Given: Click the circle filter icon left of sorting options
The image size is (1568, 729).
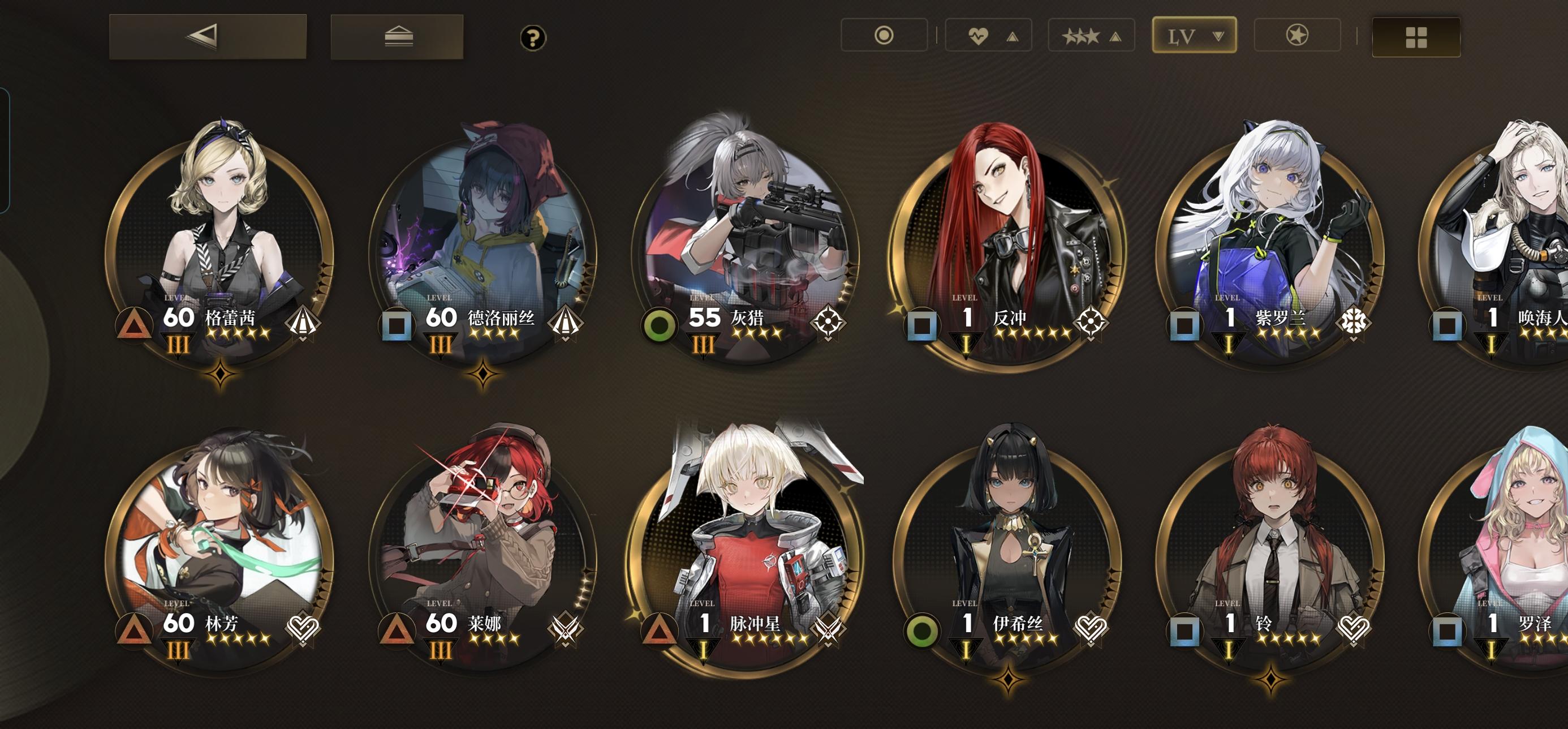Looking at the screenshot, I should pyautogui.click(x=885, y=35).
